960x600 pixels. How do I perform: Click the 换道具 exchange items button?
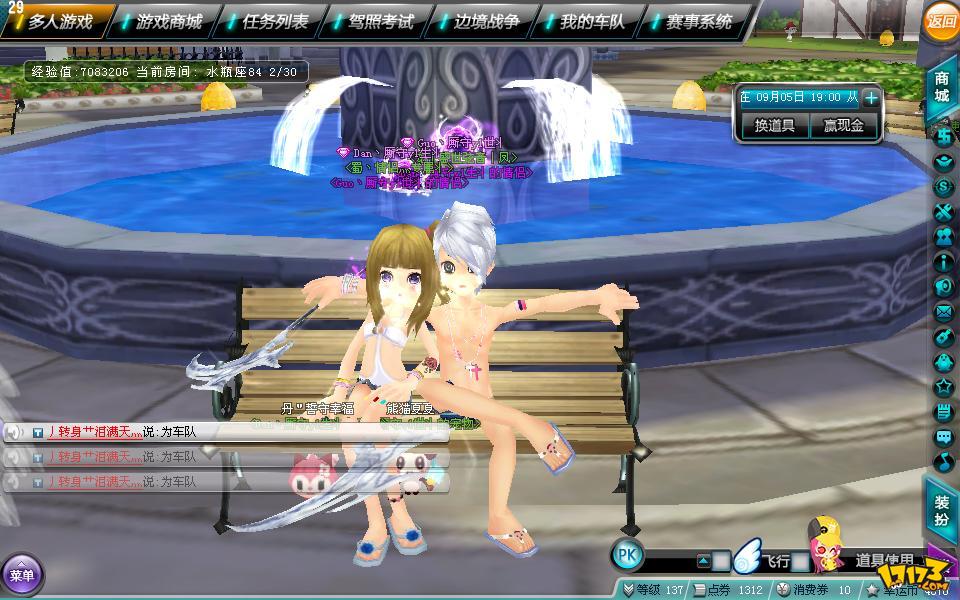[x=774, y=126]
